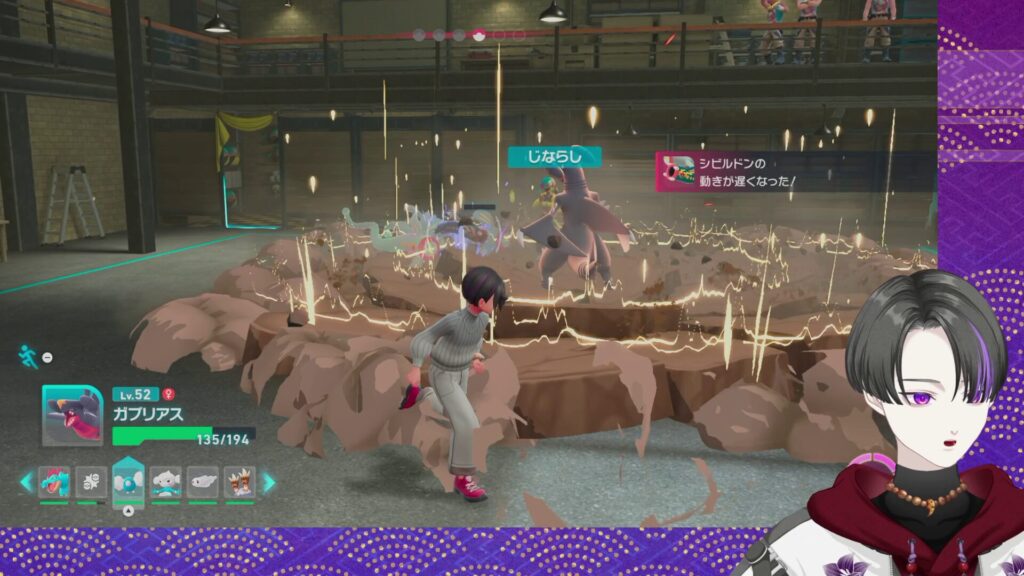Toggle the cyan running-figure icon

click(x=28, y=355)
